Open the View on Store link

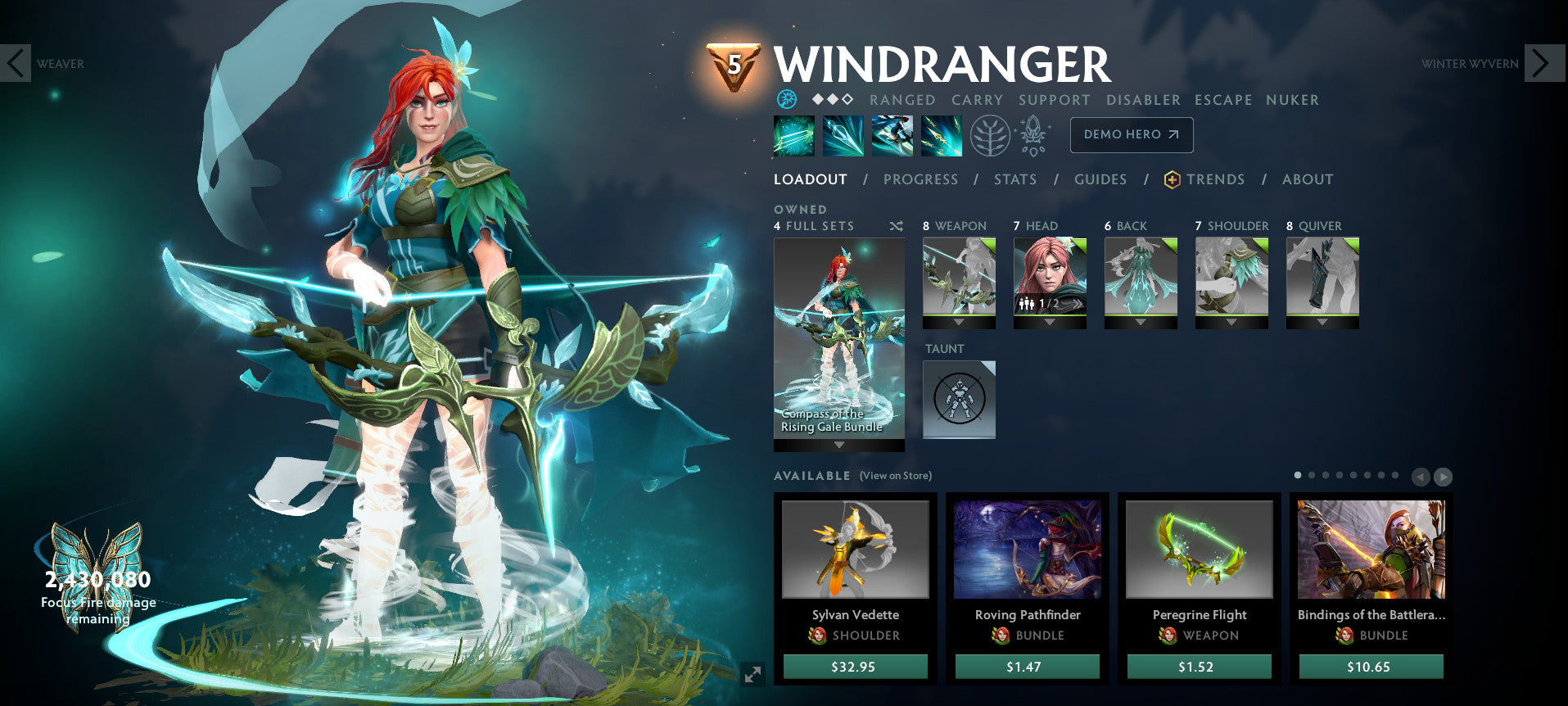pyautogui.click(x=895, y=475)
